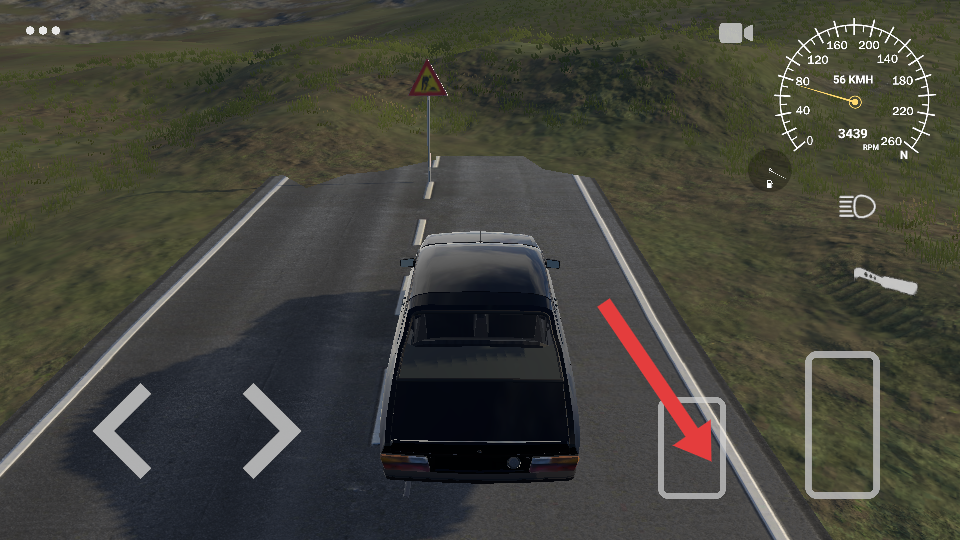Steer left with the left arrow
960x540 pixels.
pyautogui.click(x=122, y=430)
